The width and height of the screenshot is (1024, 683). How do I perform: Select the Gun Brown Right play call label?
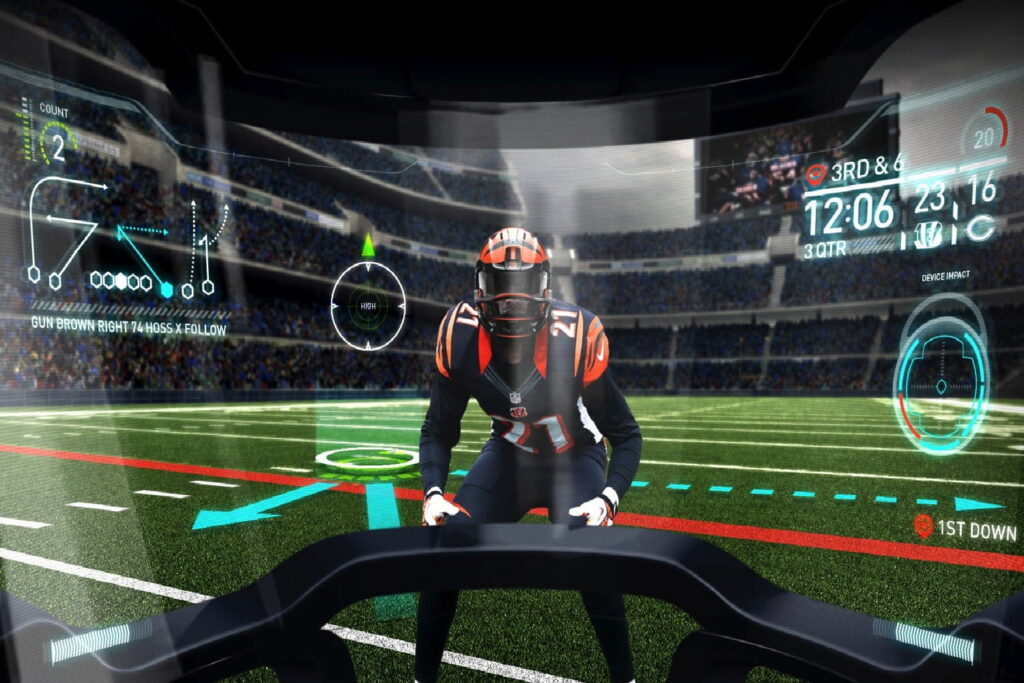tap(129, 328)
